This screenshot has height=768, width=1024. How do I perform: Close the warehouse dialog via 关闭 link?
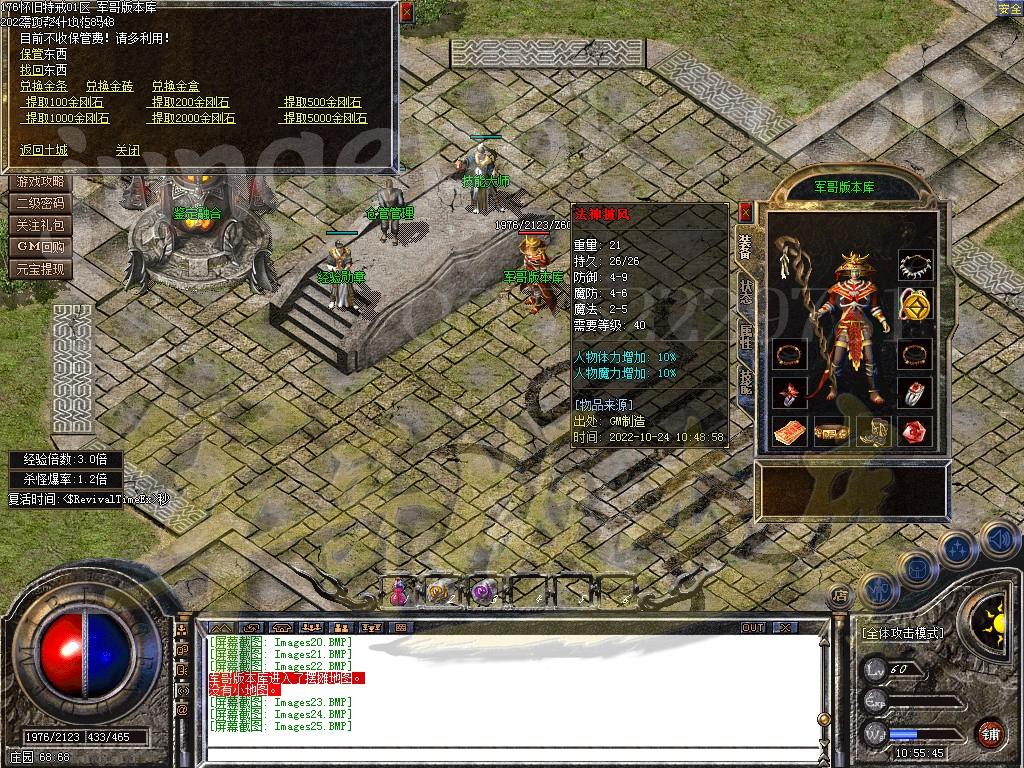click(127, 150)
